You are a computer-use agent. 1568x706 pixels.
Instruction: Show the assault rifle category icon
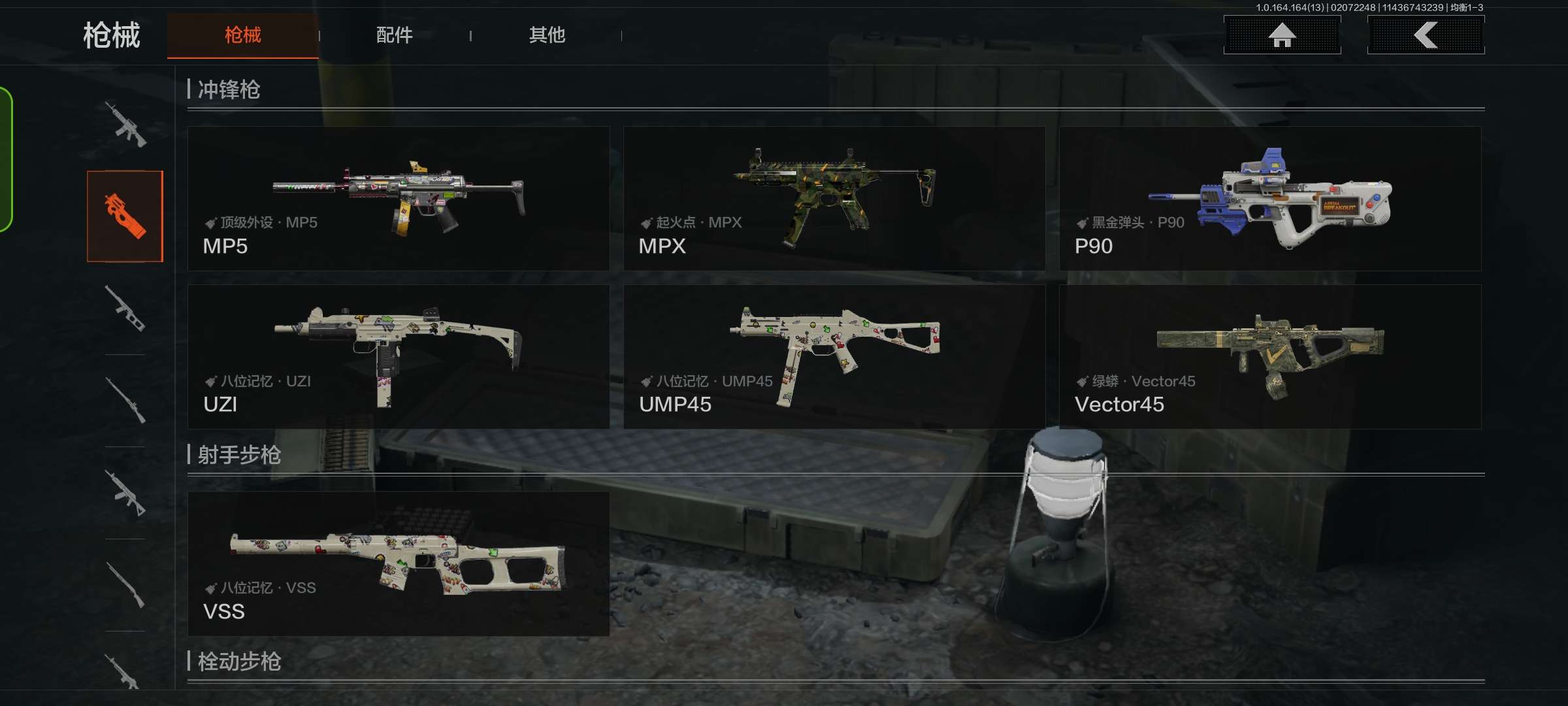click(x=125, y=124)
